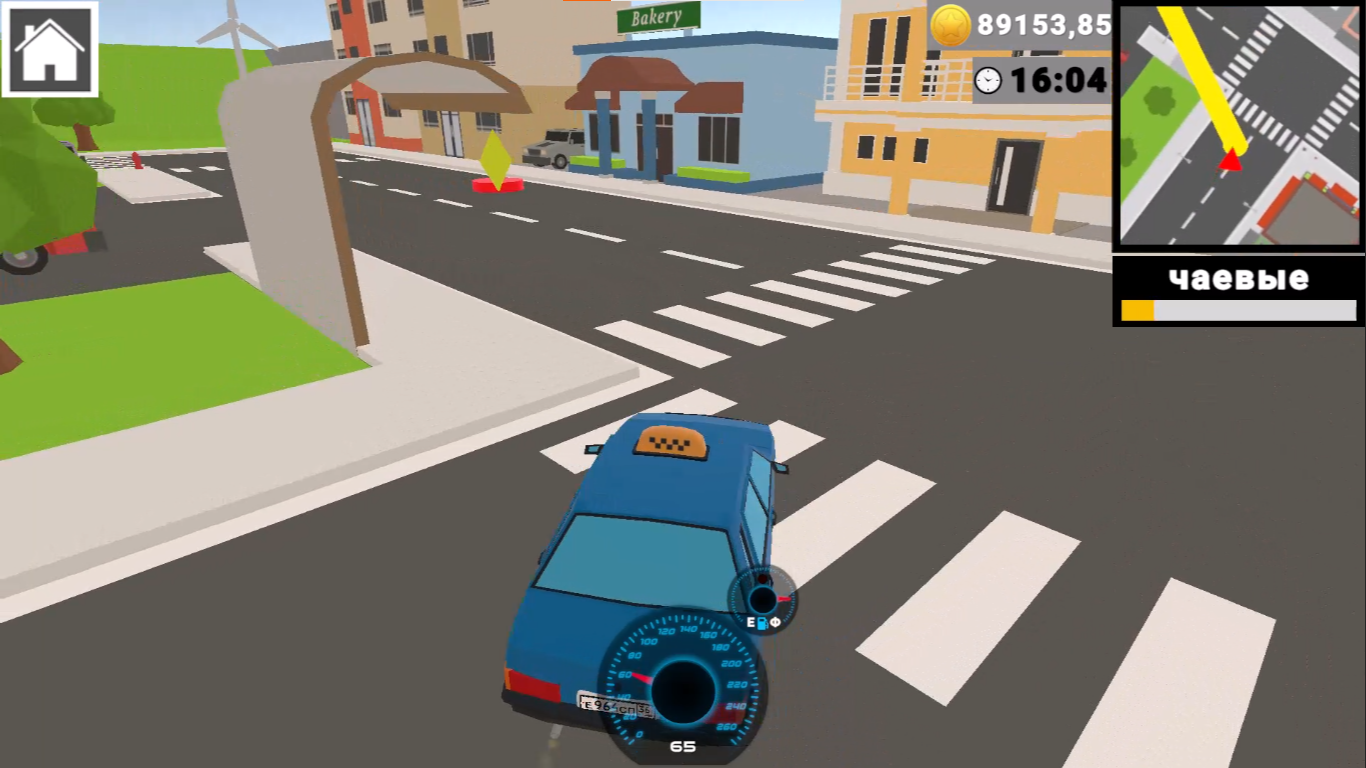Select the blue fuel pump icon on the gauge
The width and height of the screenshot is (1366, 768).
click(763, 622)
